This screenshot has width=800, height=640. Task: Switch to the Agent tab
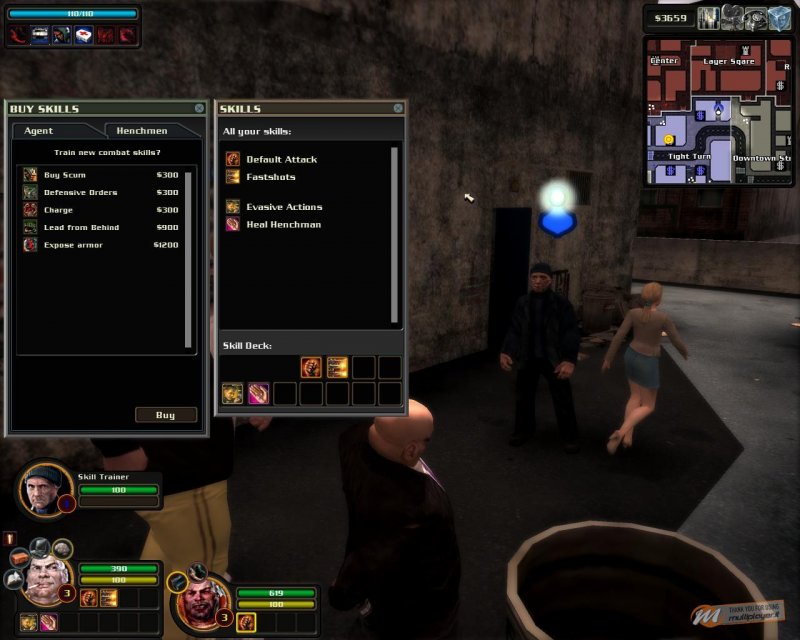point(40,131)
